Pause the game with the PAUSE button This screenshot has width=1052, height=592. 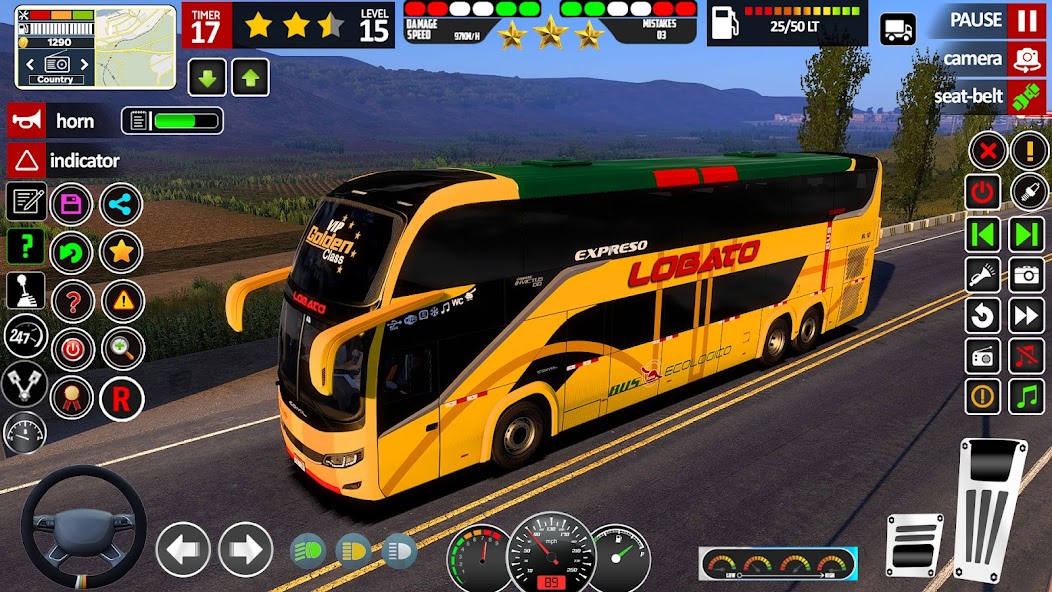pyautogui.click(x=1025, y=20)
